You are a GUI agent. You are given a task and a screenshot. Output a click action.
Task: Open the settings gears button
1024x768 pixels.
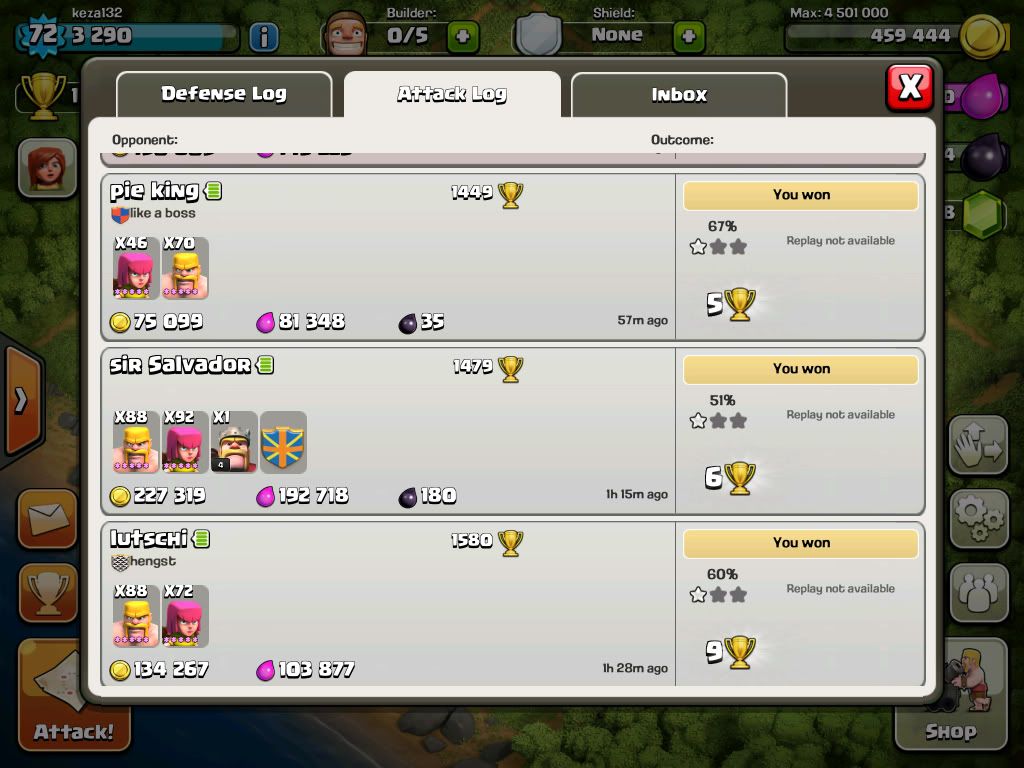coord(978,518)
